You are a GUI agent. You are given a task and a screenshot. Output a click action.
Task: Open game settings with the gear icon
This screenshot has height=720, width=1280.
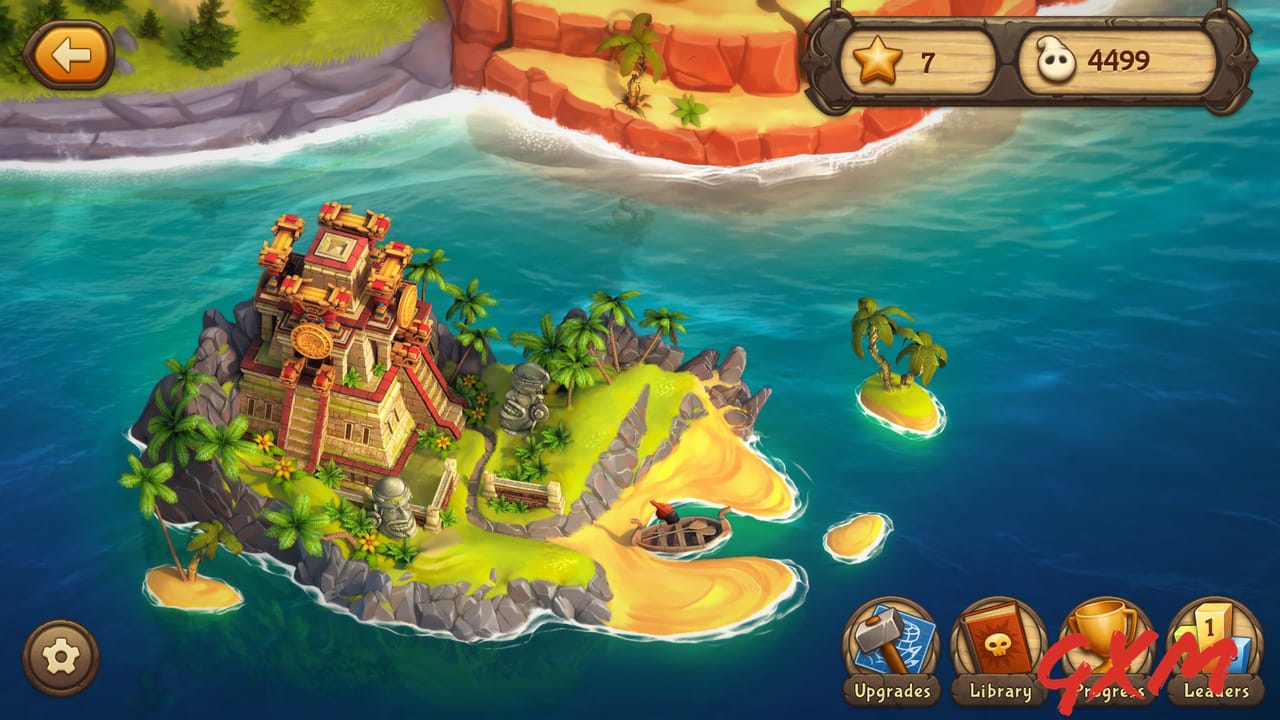[x=62, y=656]
